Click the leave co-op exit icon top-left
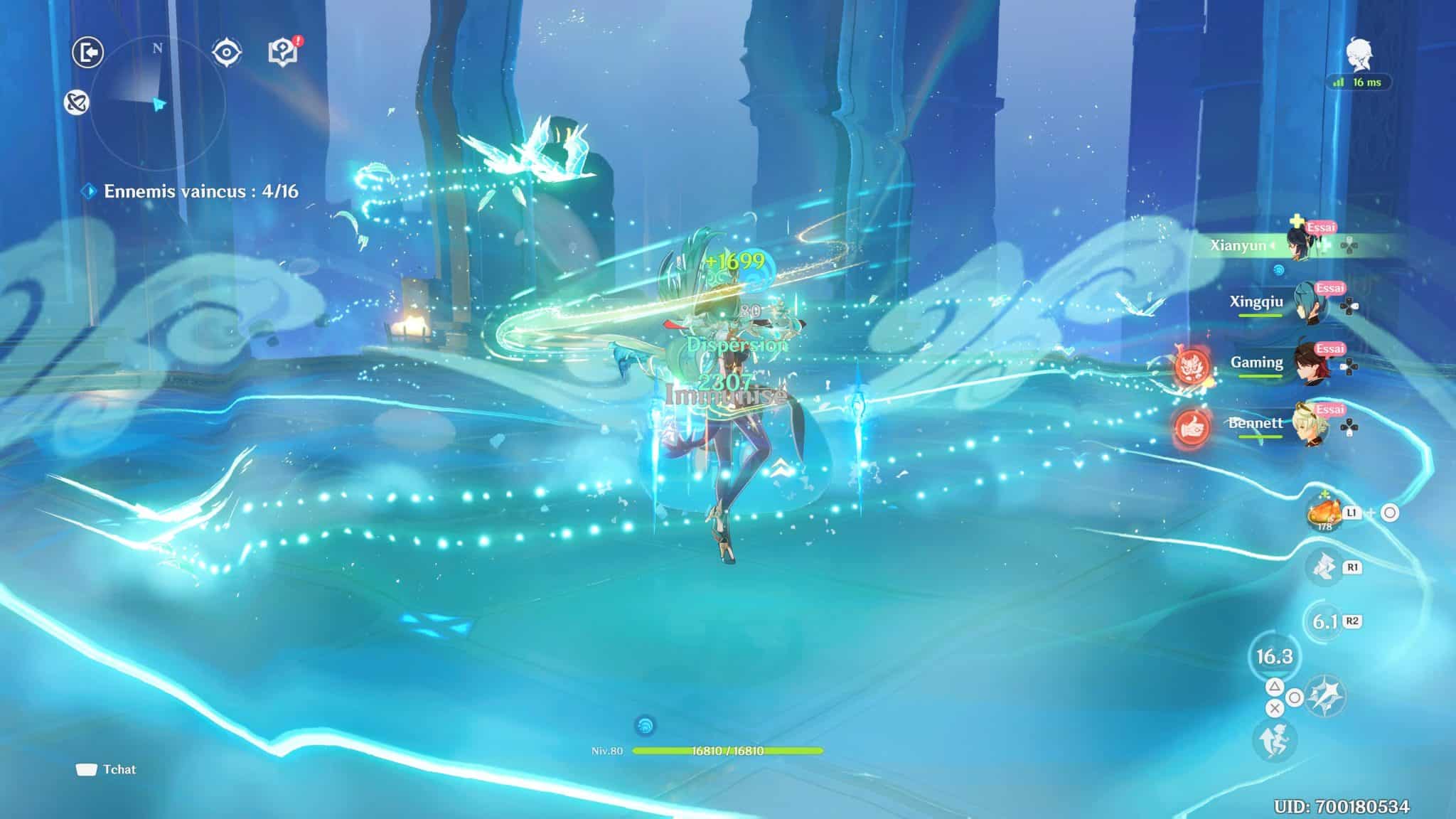 pyautogui.click(x=88, y=50)
